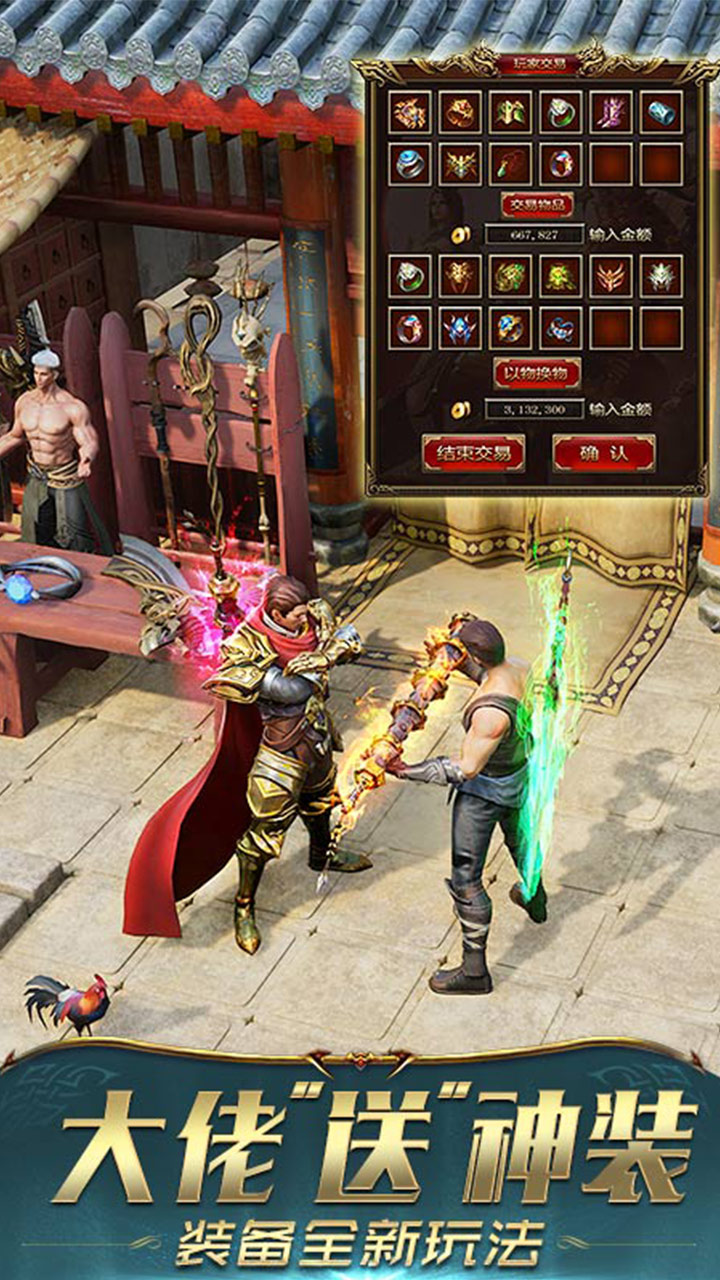
Task: Select the green and gold dragon ring
Action: click(x=511, y=276)
